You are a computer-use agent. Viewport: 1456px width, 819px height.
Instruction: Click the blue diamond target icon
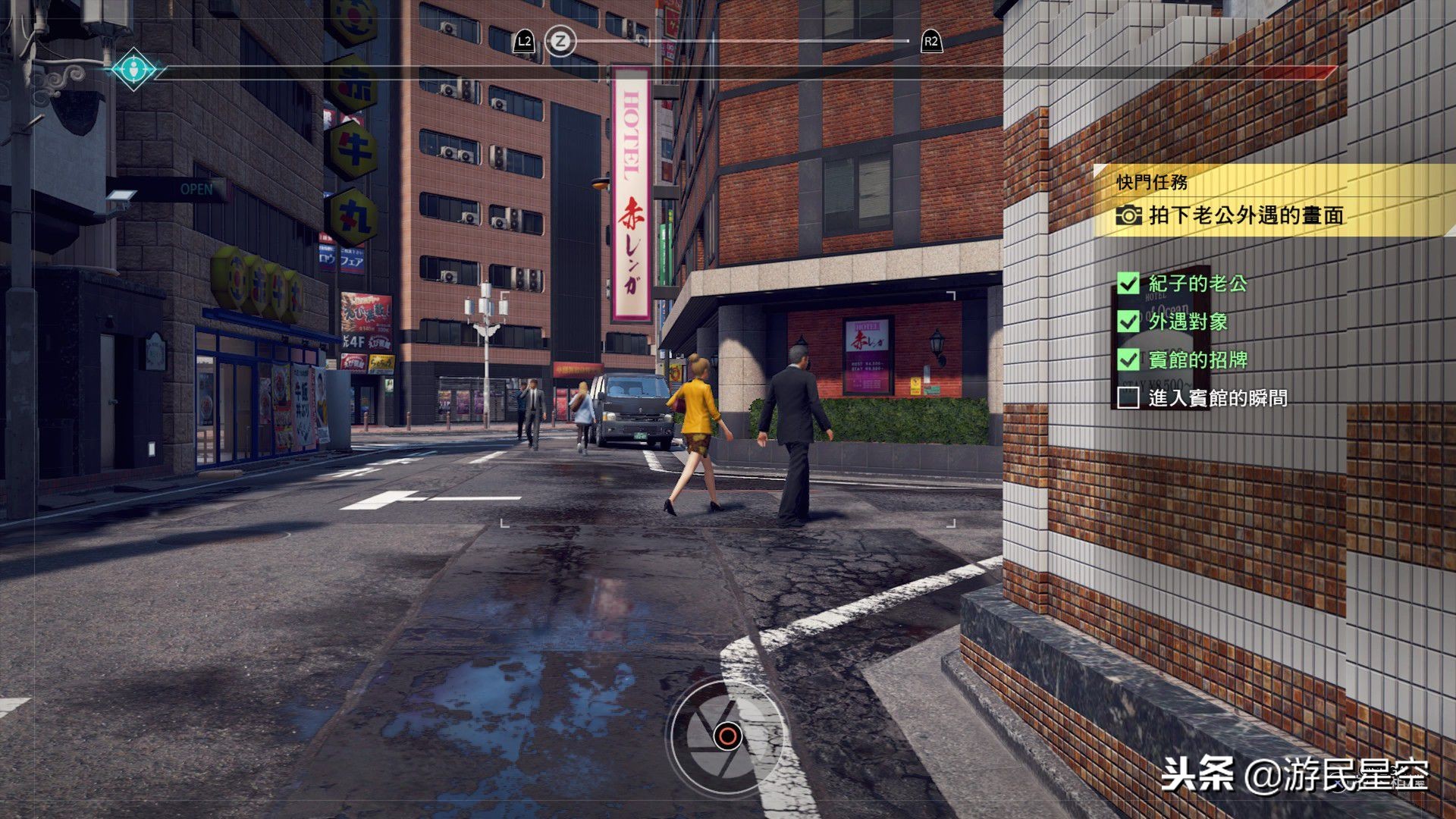(x=133, y=69)
